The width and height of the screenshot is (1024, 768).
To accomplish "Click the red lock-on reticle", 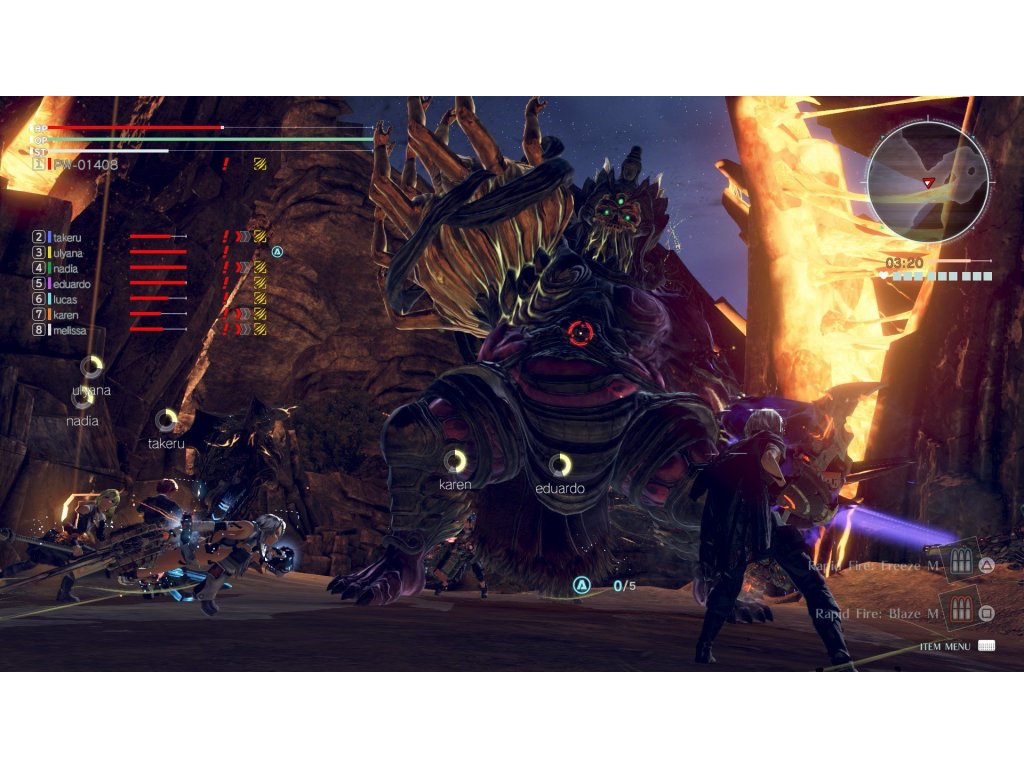I will pos(580,332).
